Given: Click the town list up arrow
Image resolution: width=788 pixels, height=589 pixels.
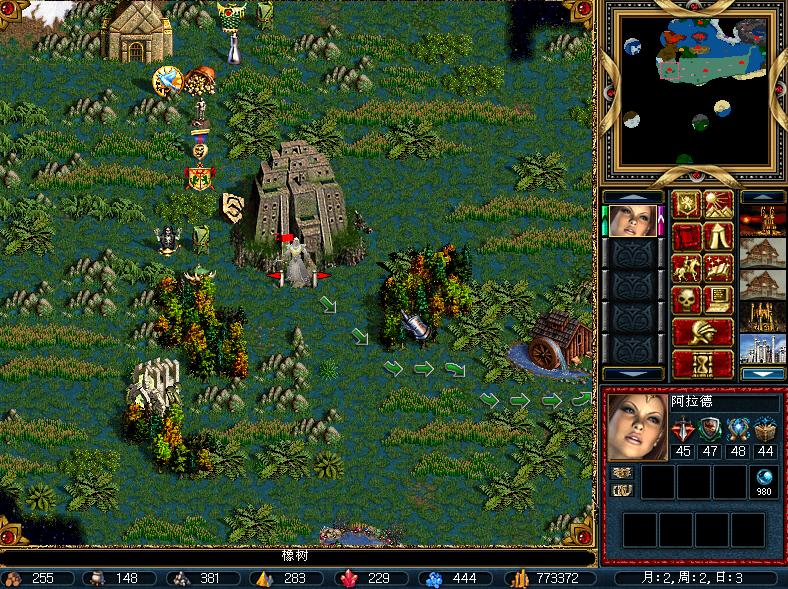Looking at the screenshot, I should [762, 196].
